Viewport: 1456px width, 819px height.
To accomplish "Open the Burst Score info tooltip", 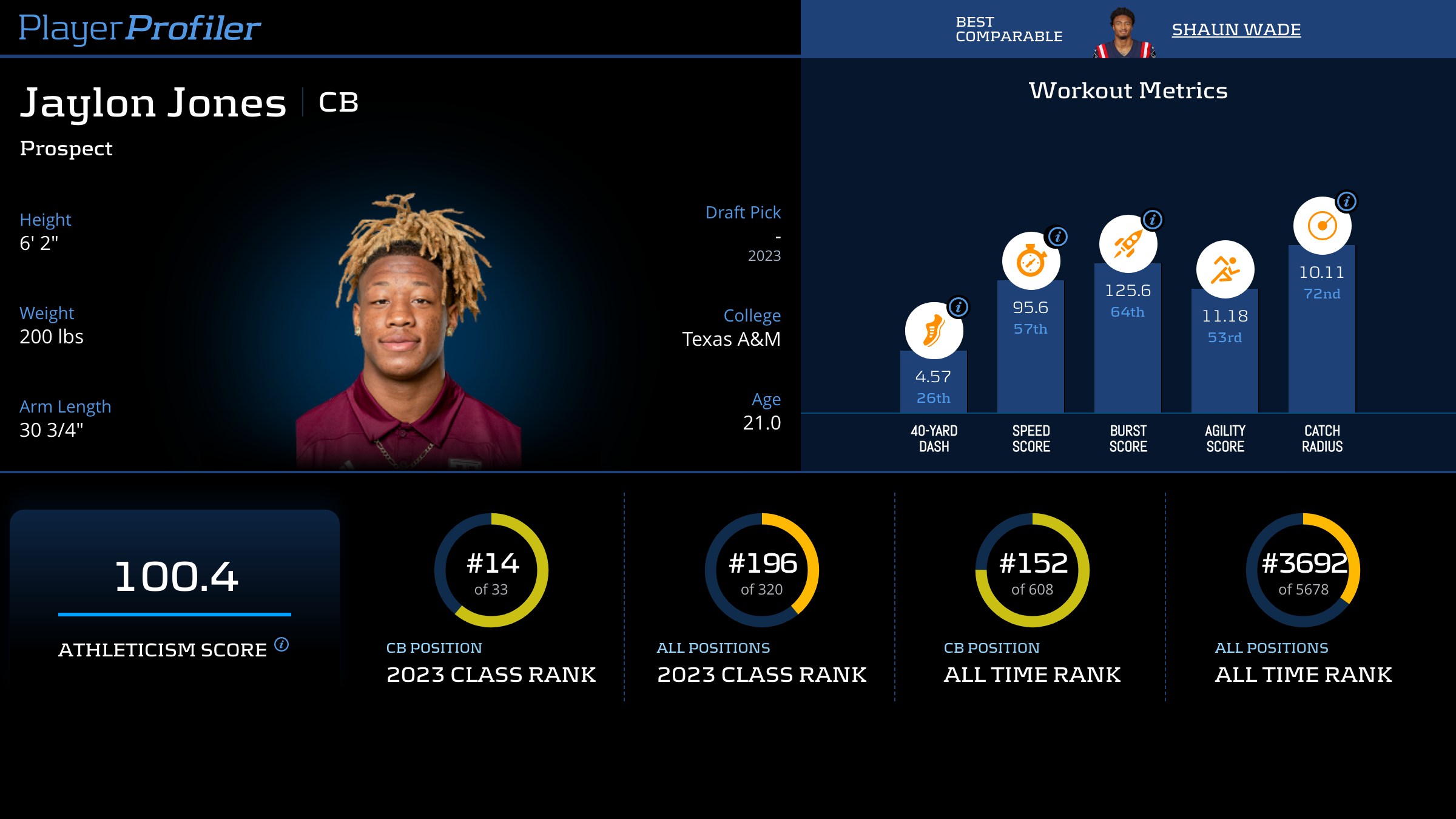I will coord(1153,219).
